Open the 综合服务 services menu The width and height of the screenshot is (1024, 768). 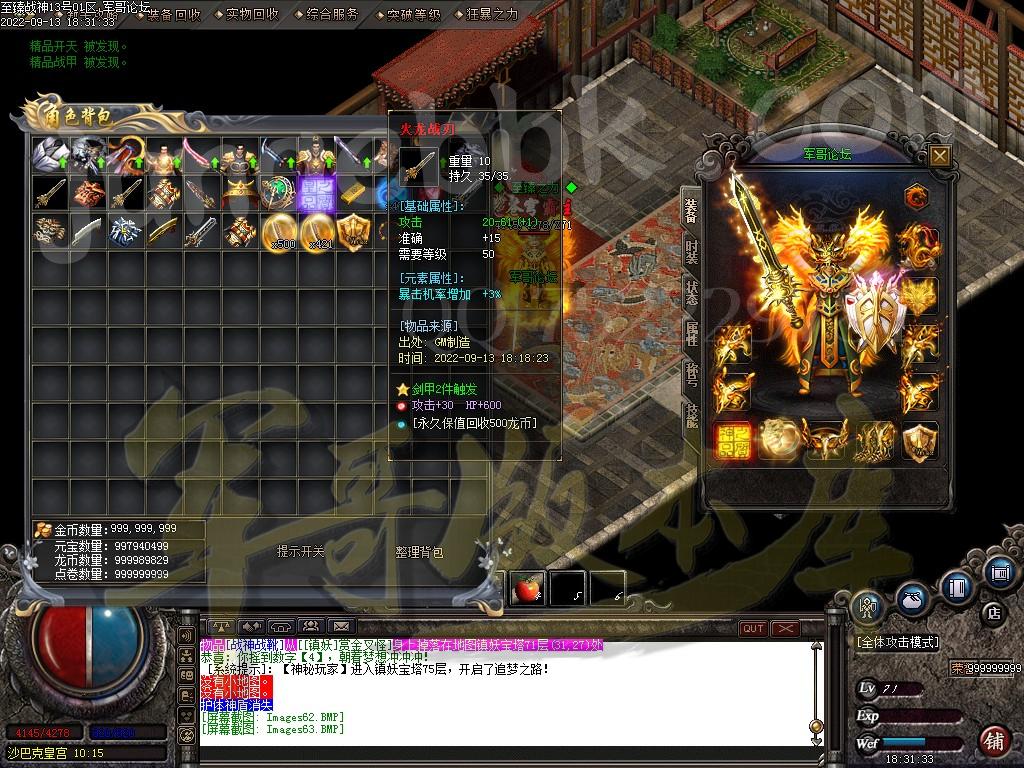click(x=334, y=14)
